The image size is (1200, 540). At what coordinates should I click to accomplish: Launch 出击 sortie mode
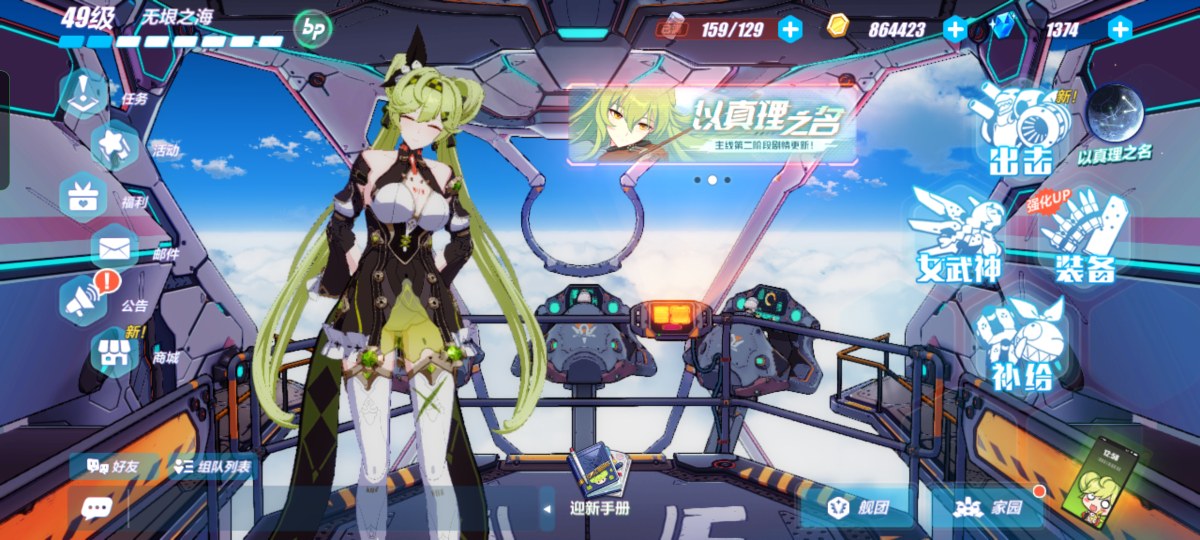tap(1022, 130)
